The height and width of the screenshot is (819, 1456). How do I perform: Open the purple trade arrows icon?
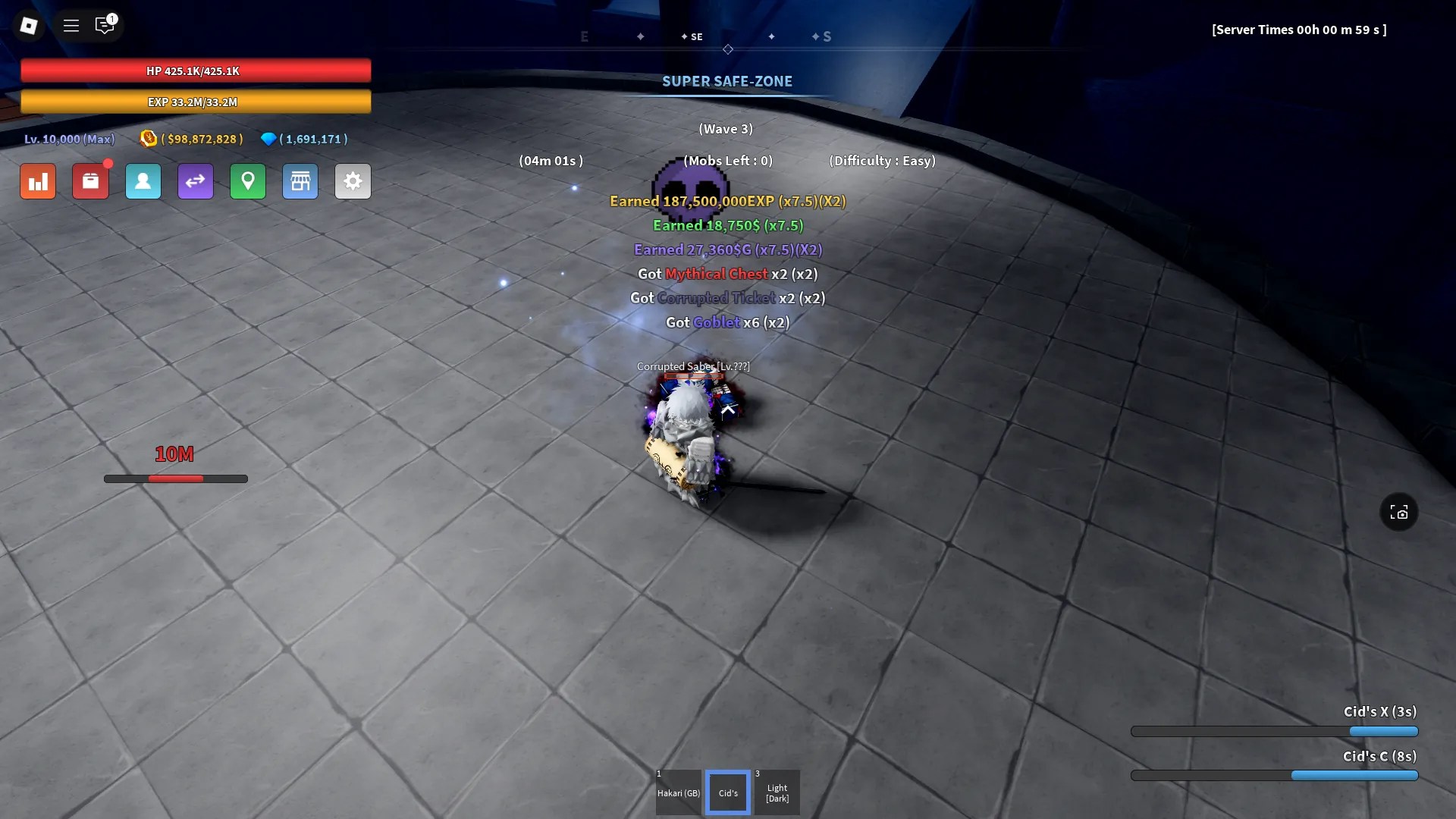pos(196,181)
